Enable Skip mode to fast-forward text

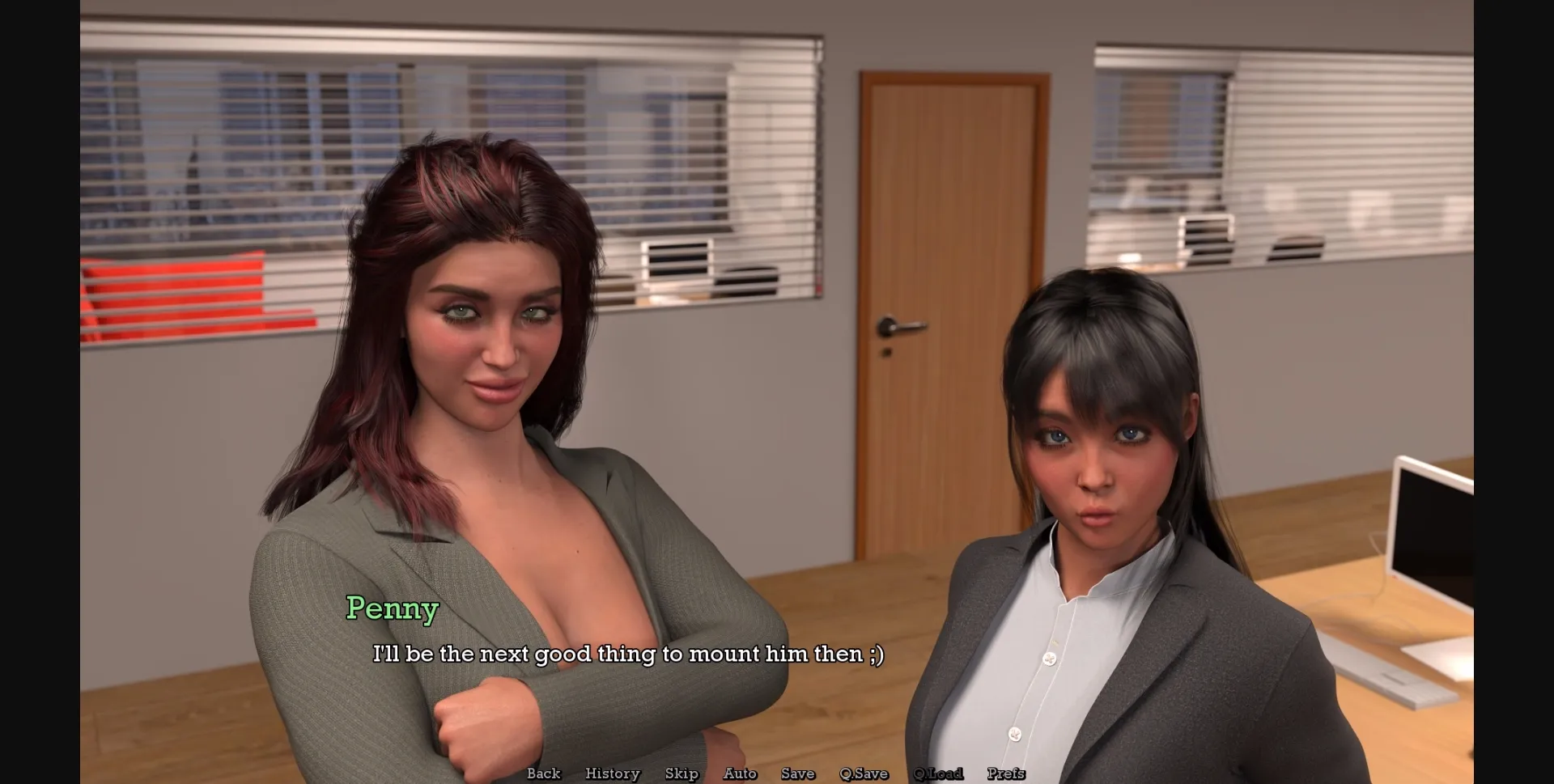681,773
